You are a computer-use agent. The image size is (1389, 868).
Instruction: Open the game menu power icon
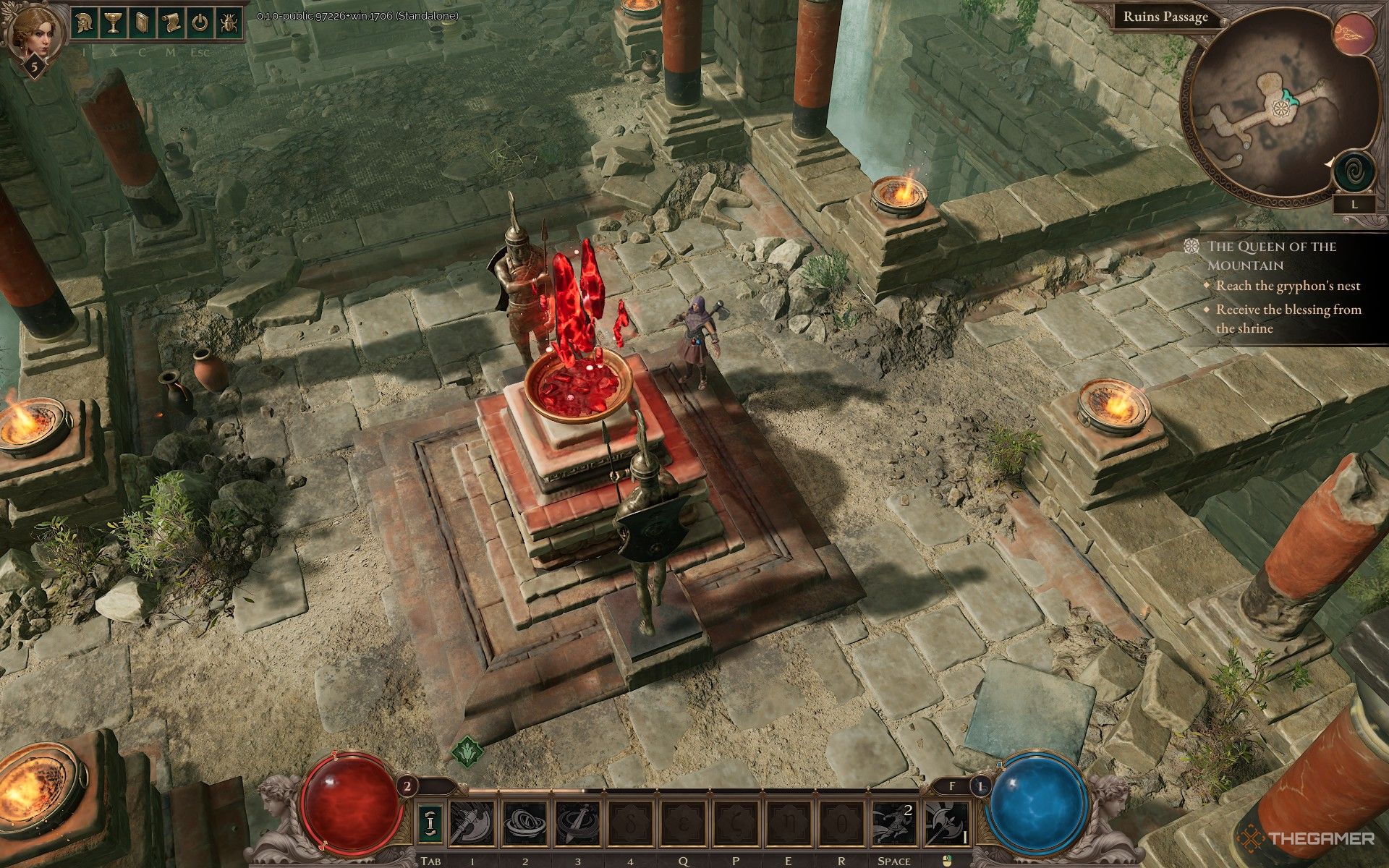coord(200,23)
